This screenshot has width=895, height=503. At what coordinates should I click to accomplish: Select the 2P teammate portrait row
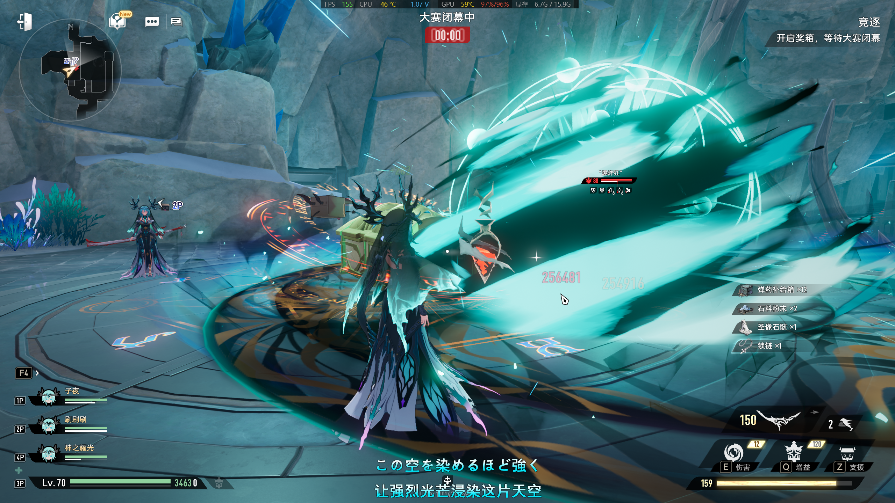[46, 424]
